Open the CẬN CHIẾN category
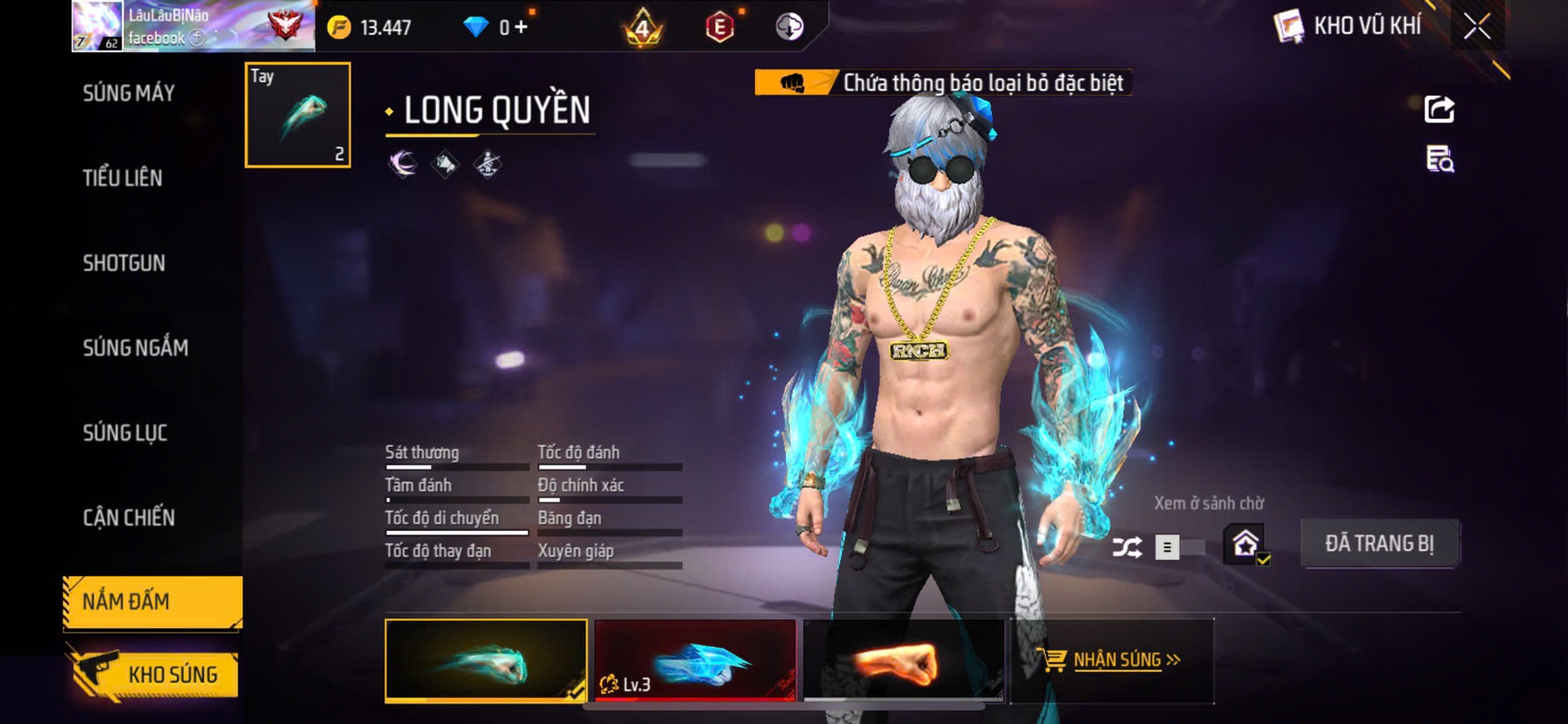The image size is (1568, 724). coord(129,518)
